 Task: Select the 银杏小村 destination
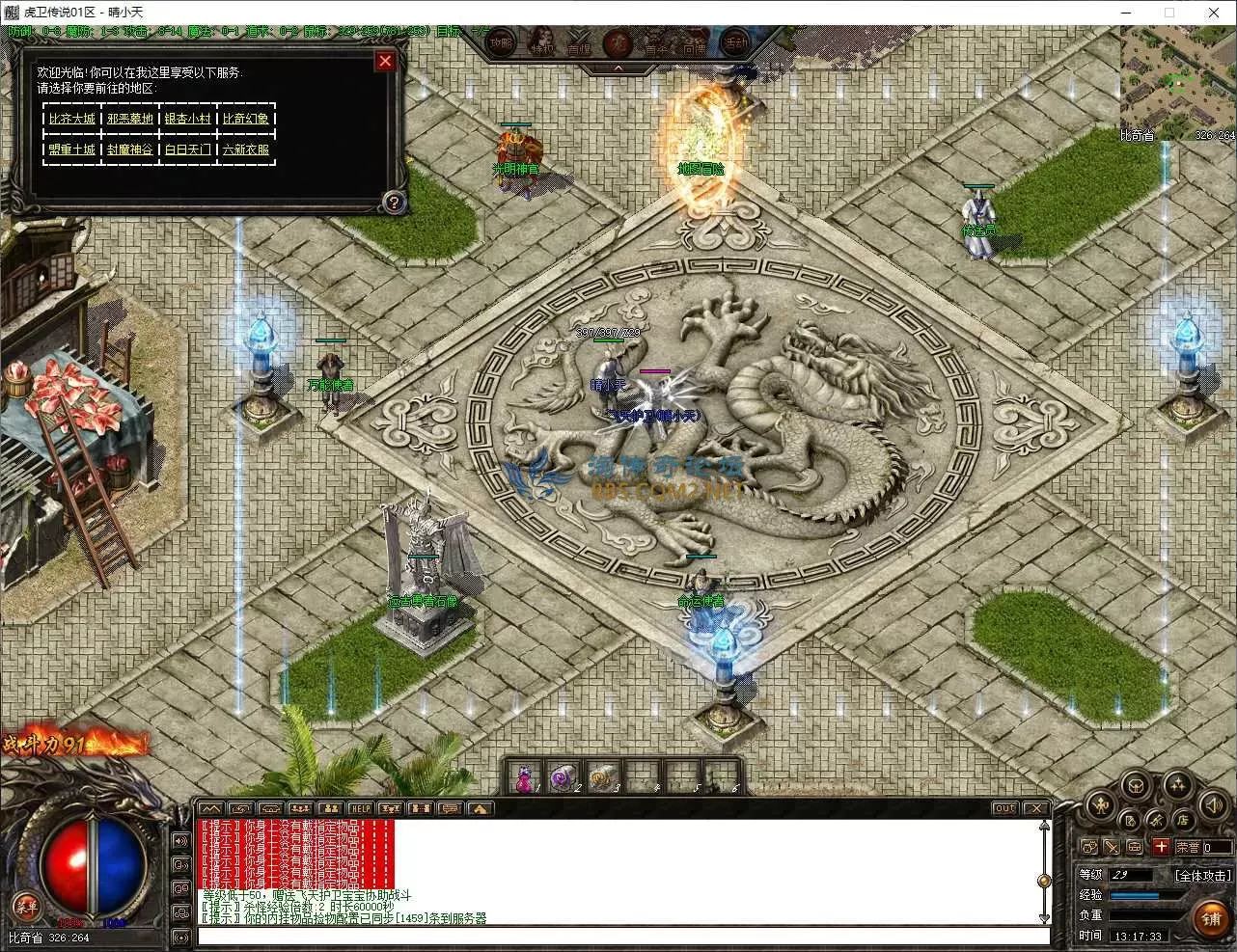pos(188,119)
